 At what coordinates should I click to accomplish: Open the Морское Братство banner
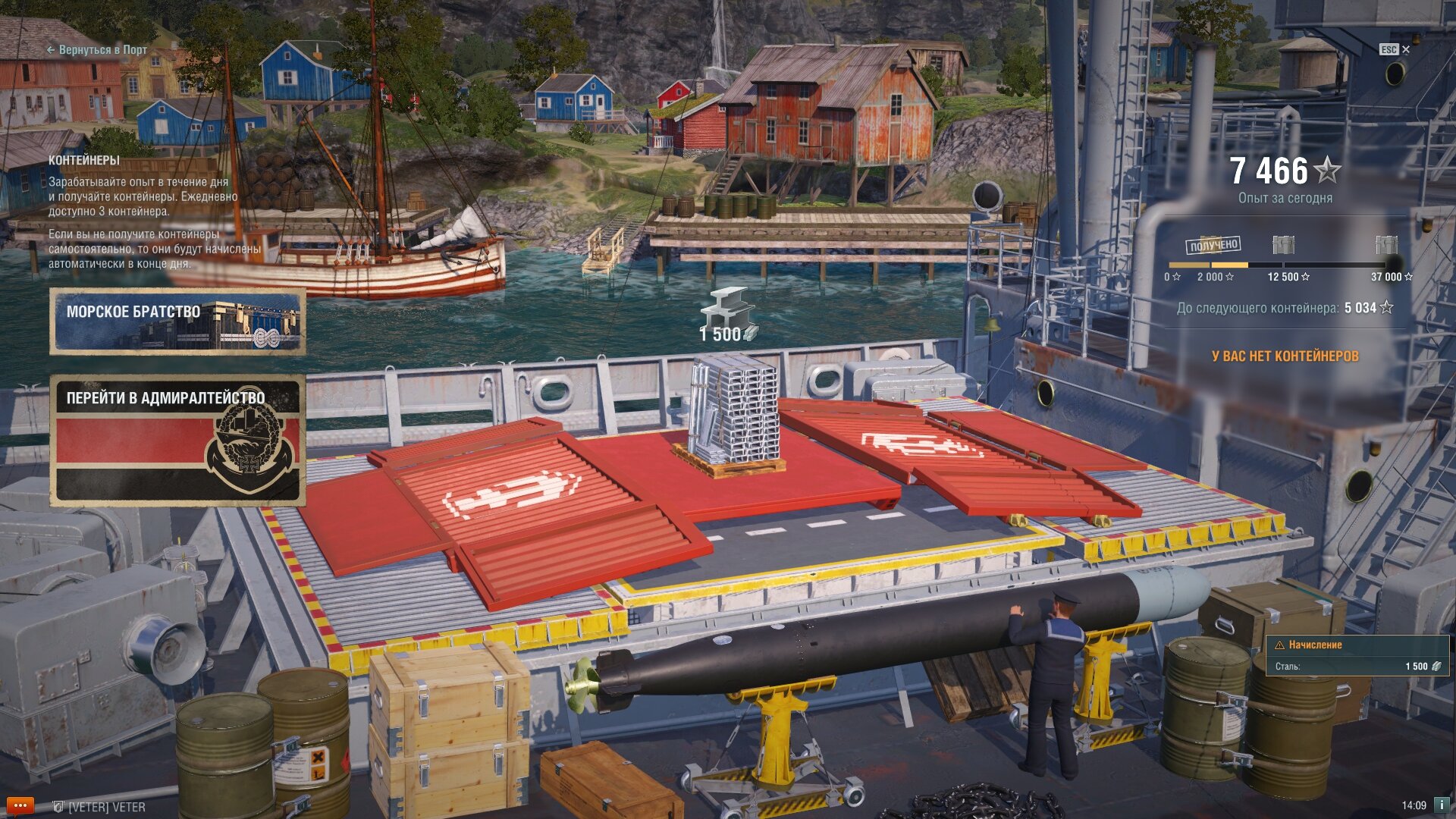click(177, 322)
